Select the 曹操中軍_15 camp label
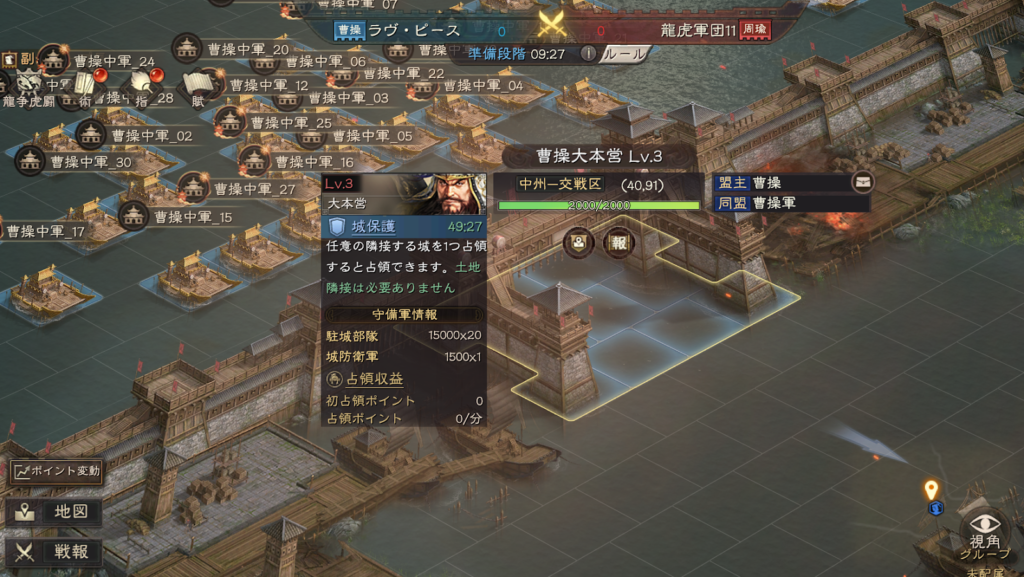This screenshot has height=577, width=1024. pos(192,217)
